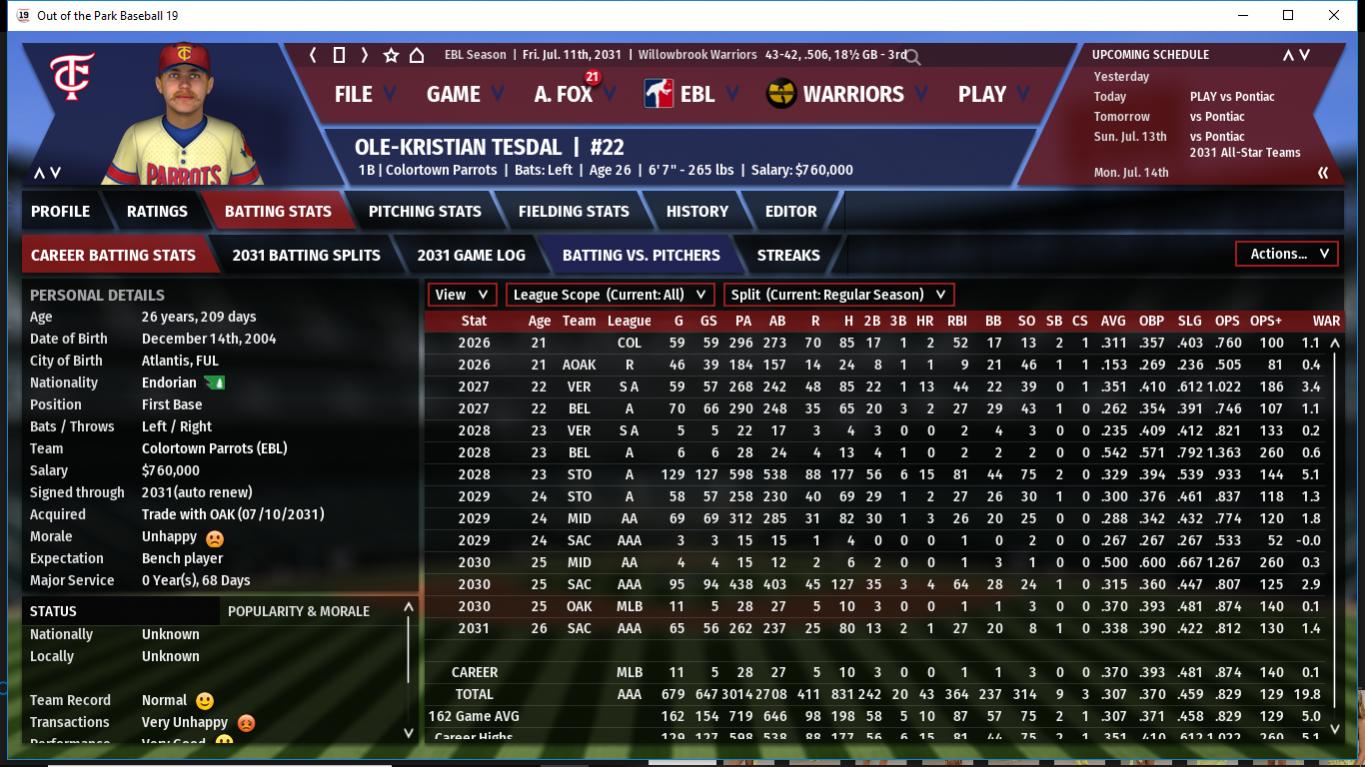Open the League Scope dropdown
This screenshot has width=1365, height=767.
click(x=609, y=295)
